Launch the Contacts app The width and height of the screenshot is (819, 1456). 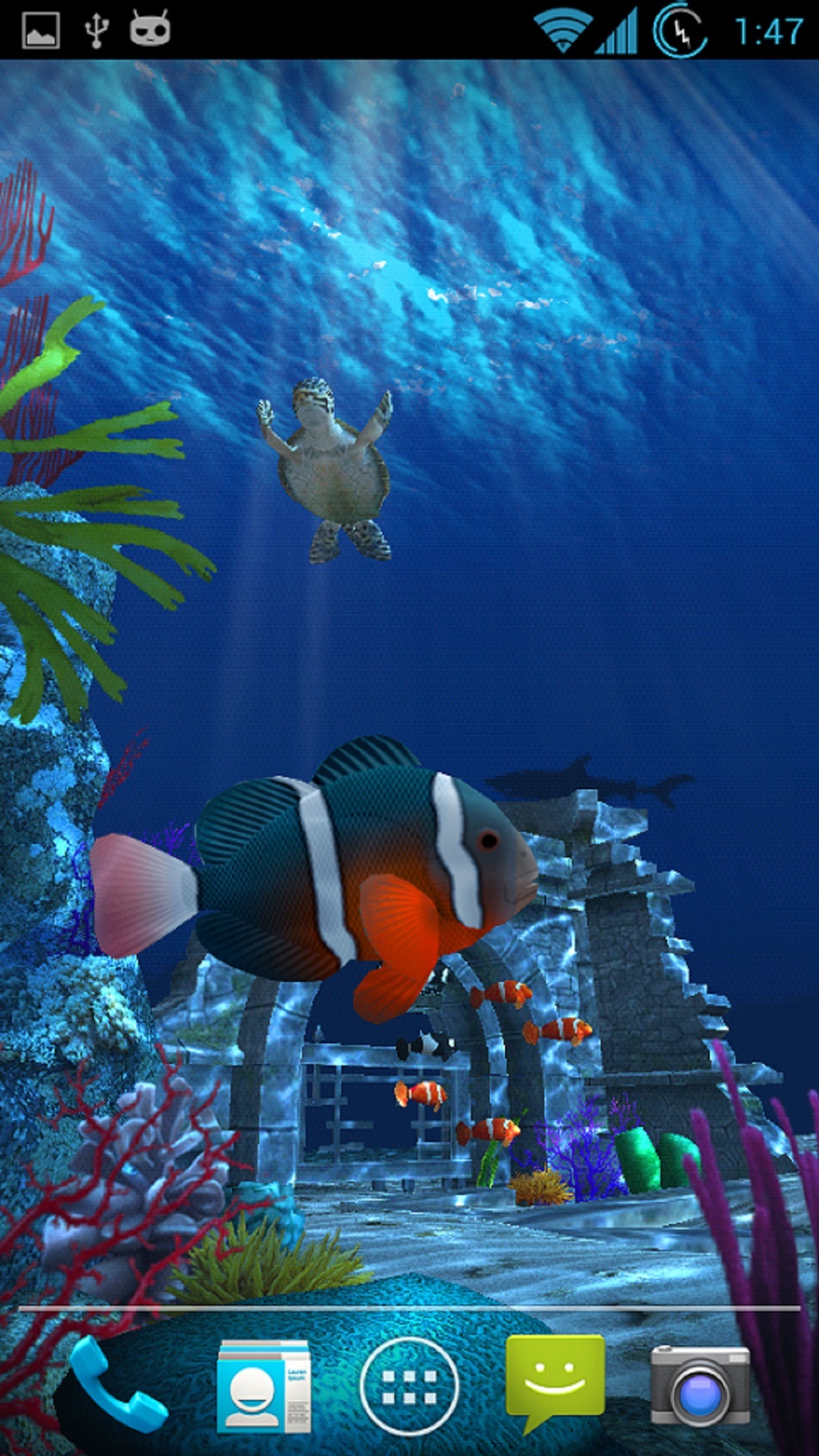263,1386
